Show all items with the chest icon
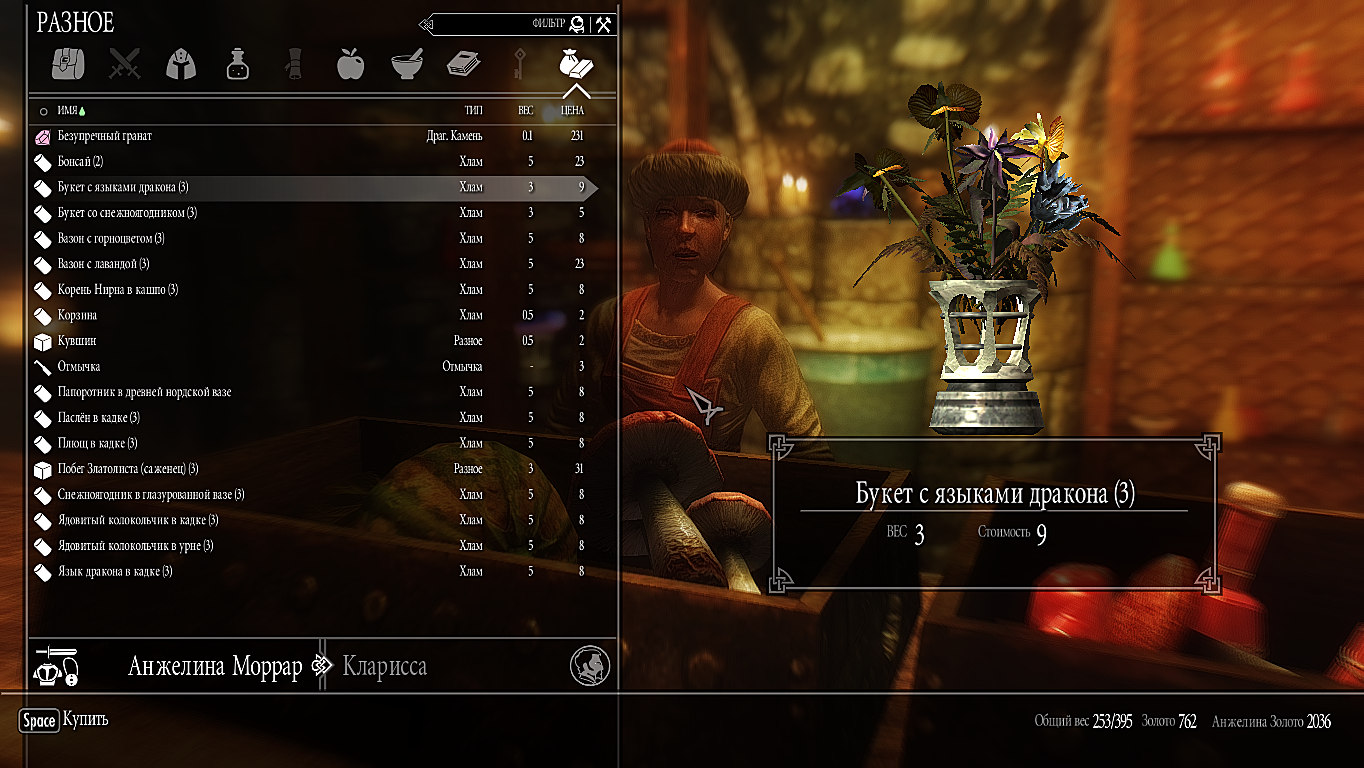The height and width of the screenshot is (768, 1364). coord(69,63)
